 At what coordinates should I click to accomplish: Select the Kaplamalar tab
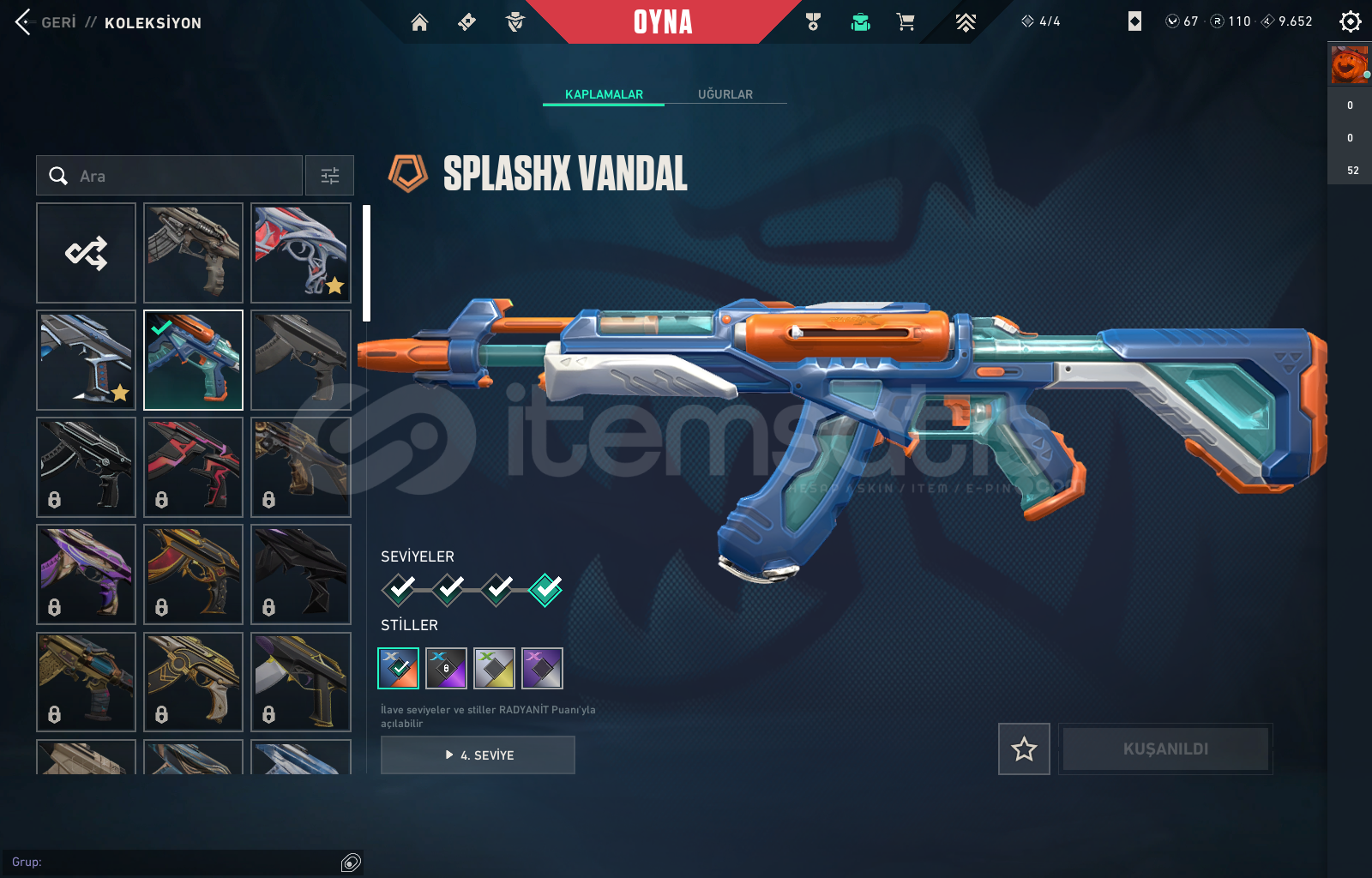tap(604, 94)
